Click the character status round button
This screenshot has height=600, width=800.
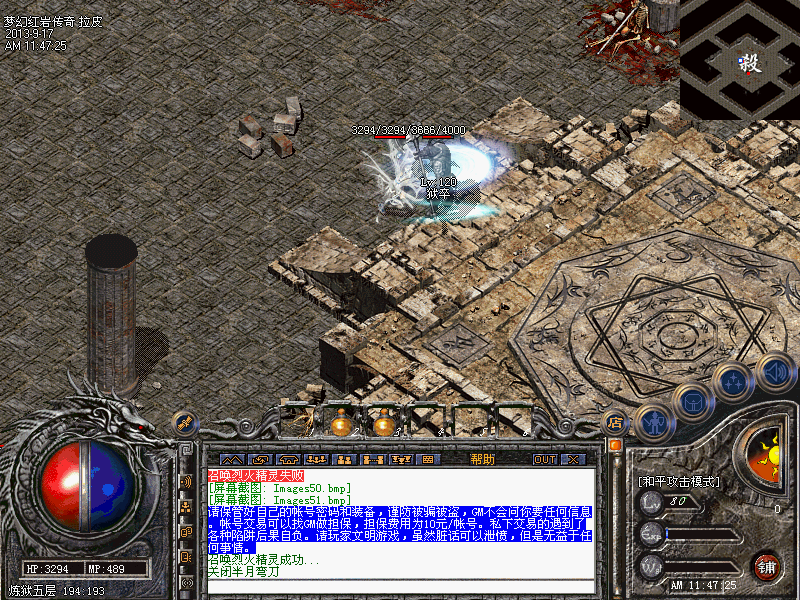pyautogui.click(x=654, y=422)
